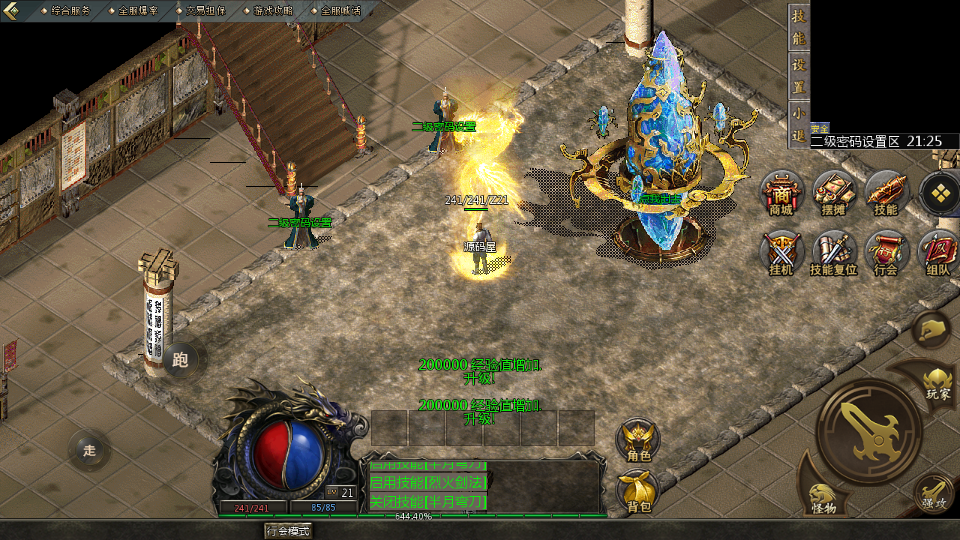
Task: Open the 全服喊话 menu entry
Action: [341, 9]
